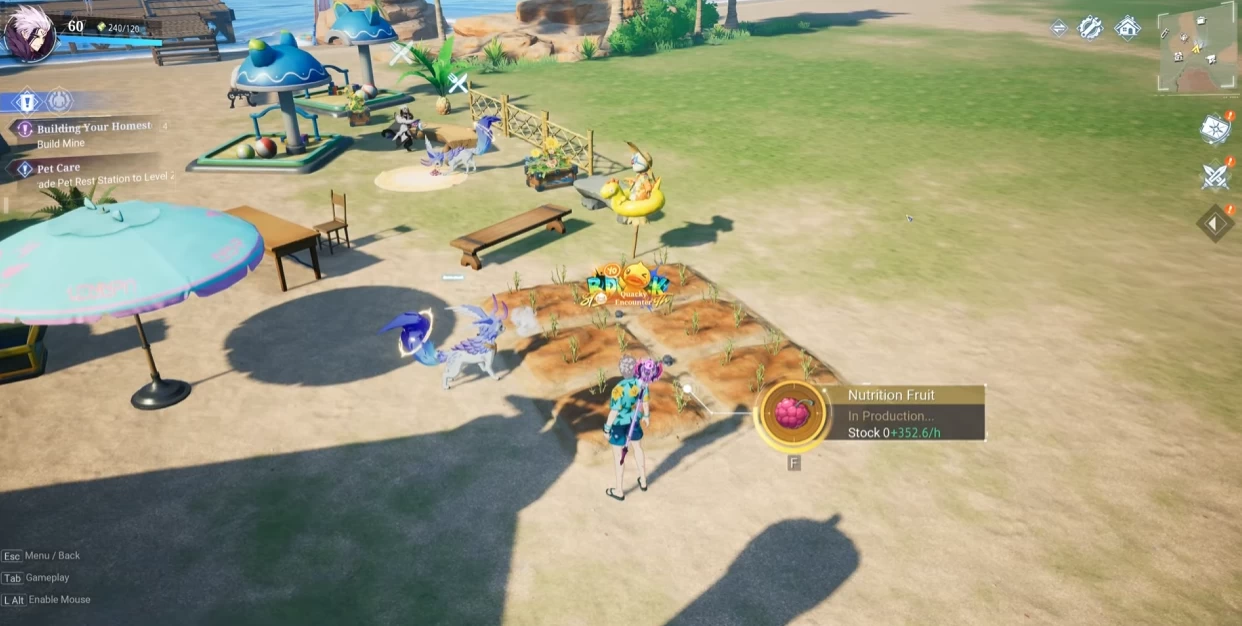The width and height of the screenshot is (1242, 626).
Task: Select the exclamation mark quest tab
Action: [x=27, y=101]
